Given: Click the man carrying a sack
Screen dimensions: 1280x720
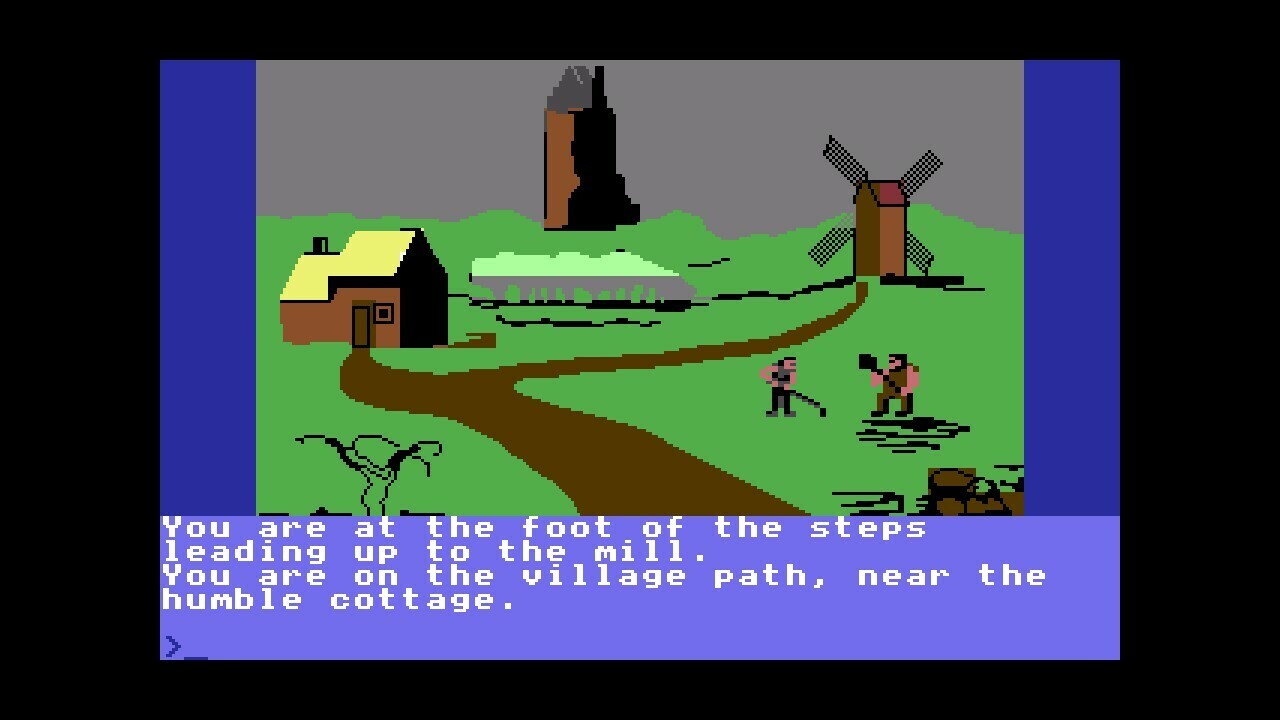Looking at the screenshot, I should tap(890, 380).
